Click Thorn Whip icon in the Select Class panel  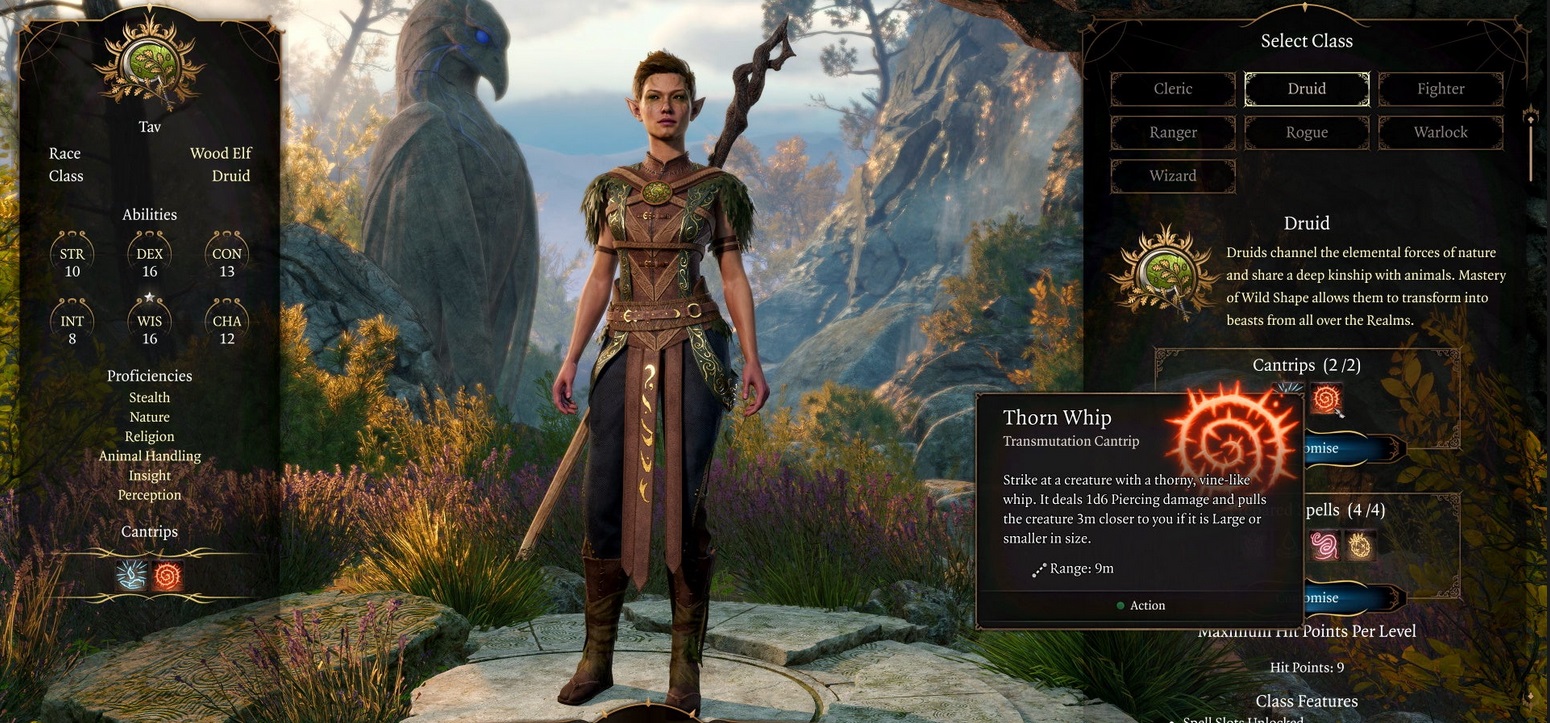[1326, 399]
